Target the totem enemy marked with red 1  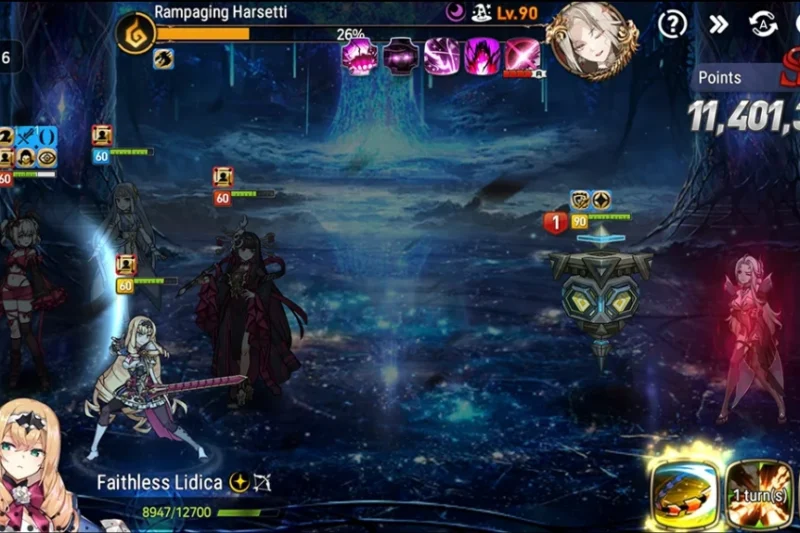point(600,295)
